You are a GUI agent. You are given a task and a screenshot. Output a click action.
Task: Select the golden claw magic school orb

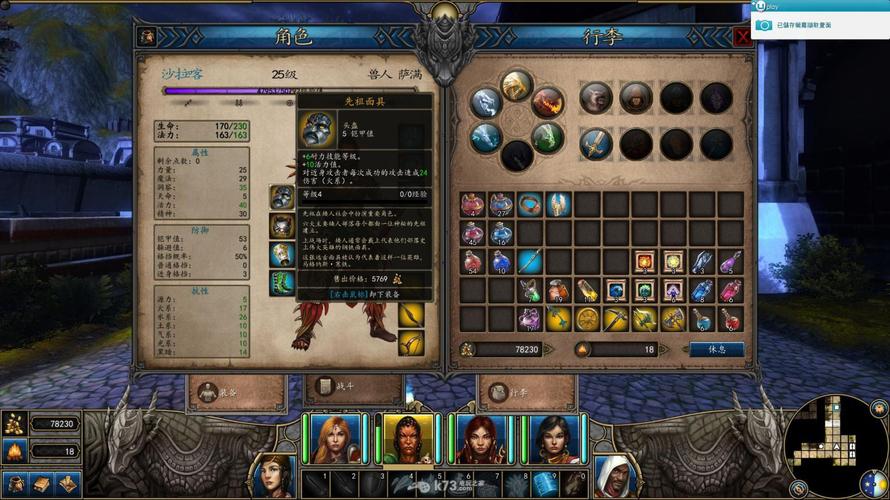[517, 85]
